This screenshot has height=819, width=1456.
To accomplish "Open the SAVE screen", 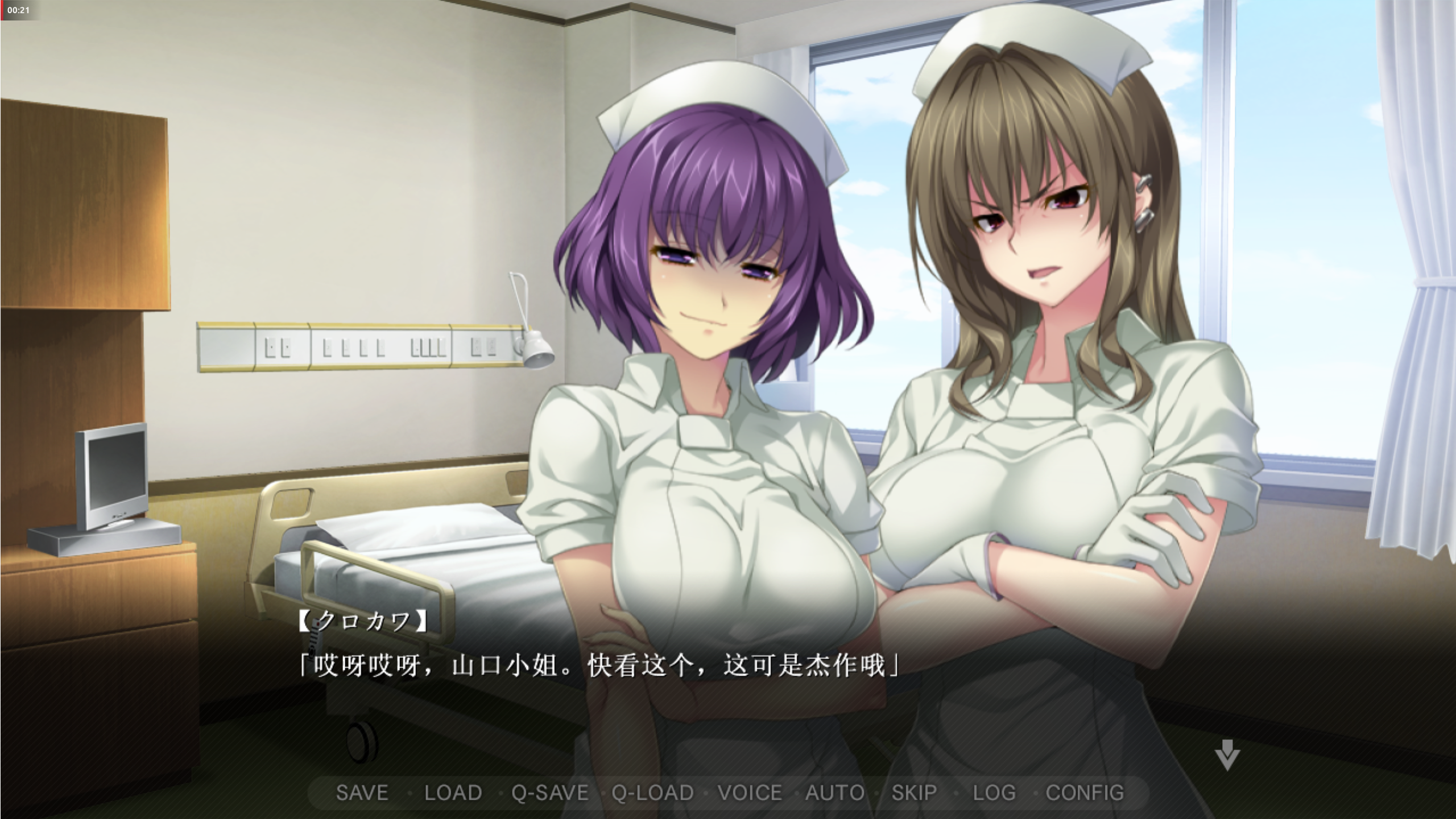I will point(362,793).
